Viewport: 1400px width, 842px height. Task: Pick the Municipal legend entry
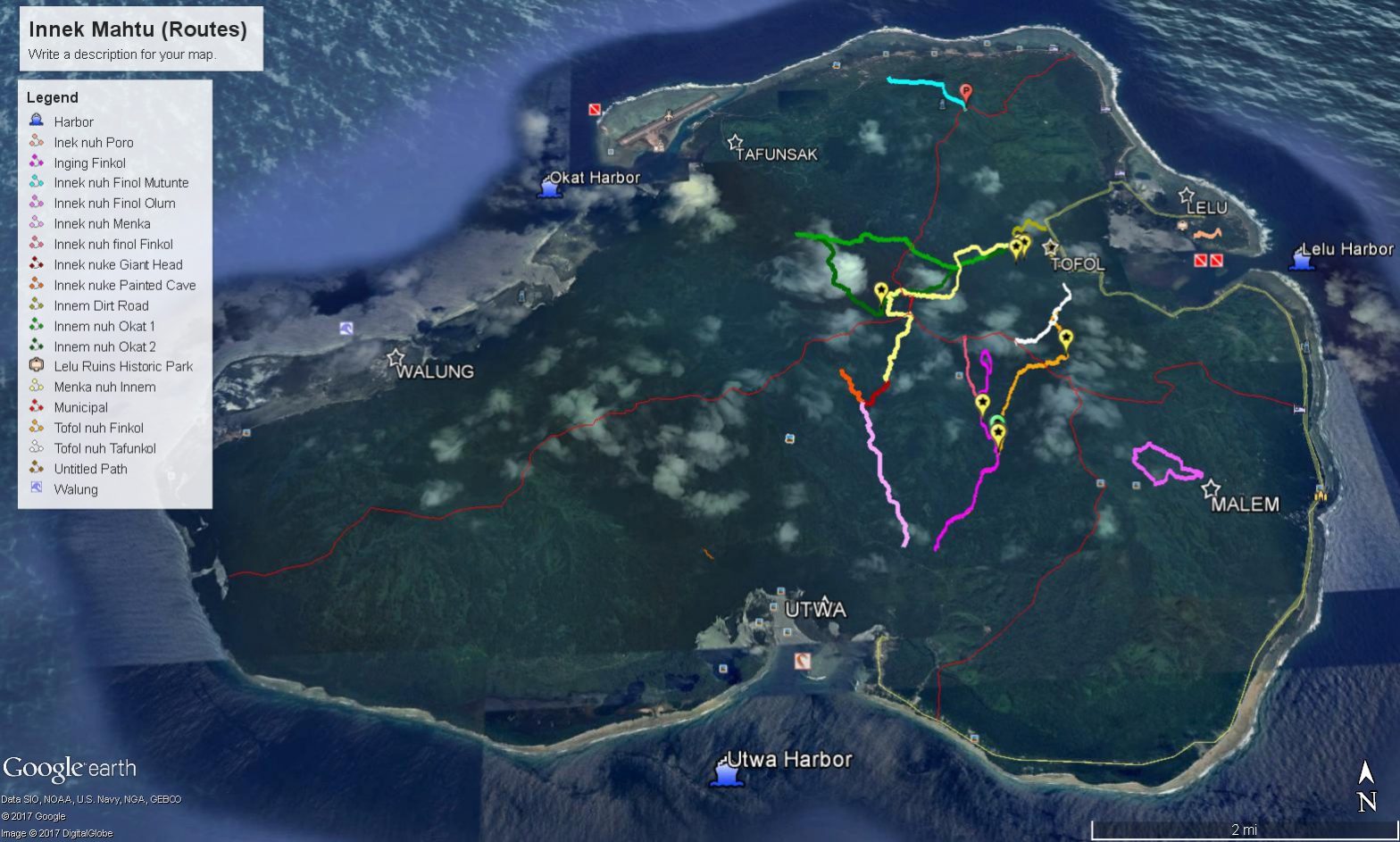(x=80, y=408)
